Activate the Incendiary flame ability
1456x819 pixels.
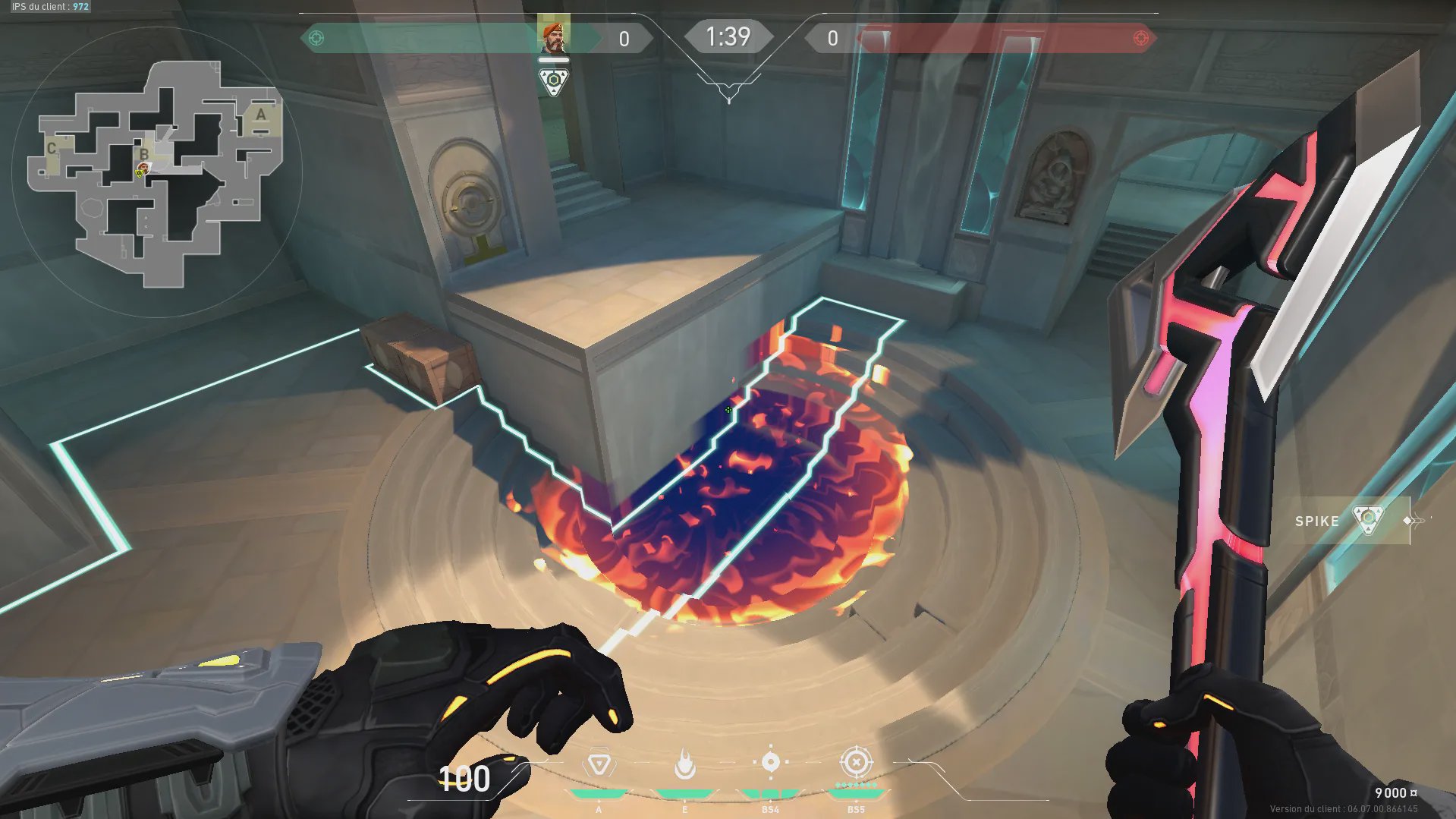[x=685, y=764]
